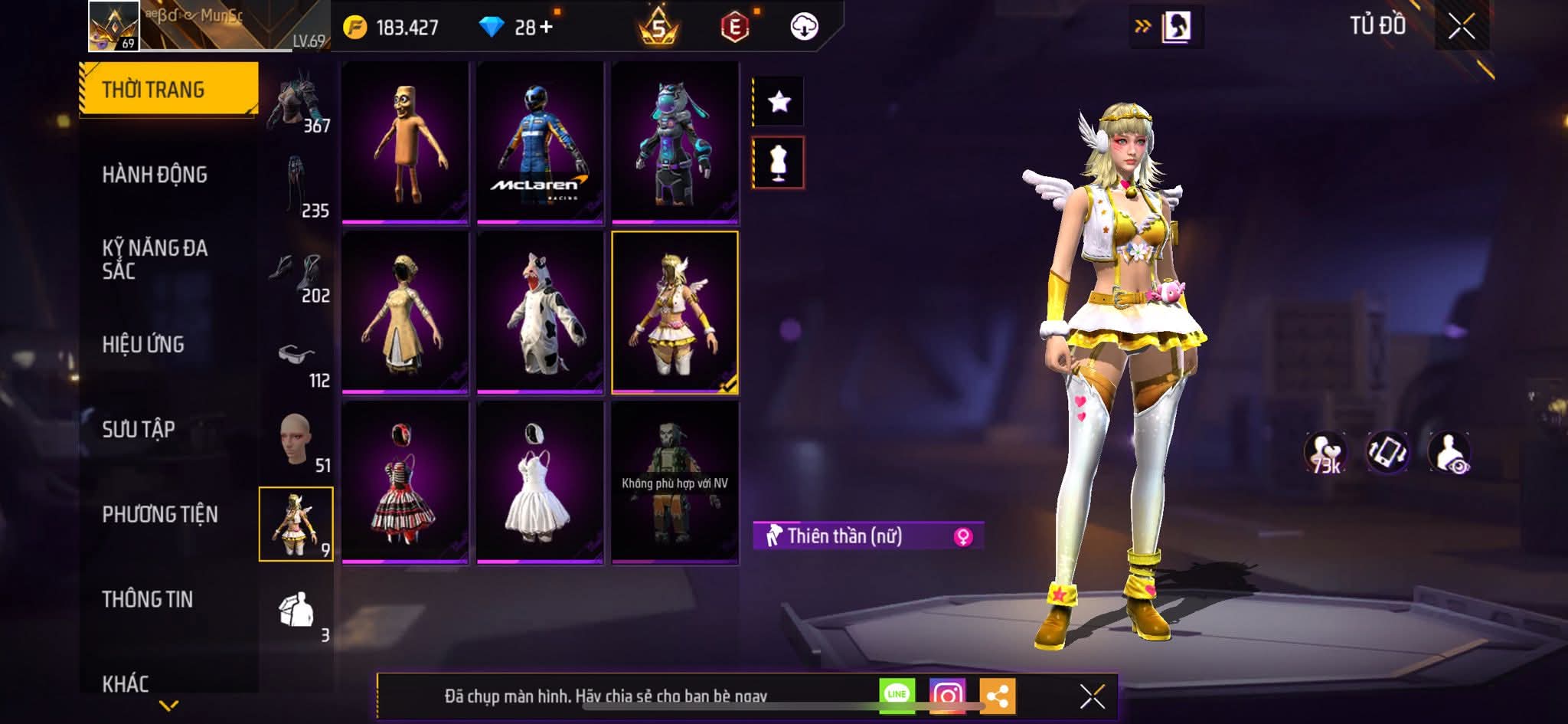Share screenshot to Instagram
Viewport: 1568px width, 724px height.
point(947,695)
